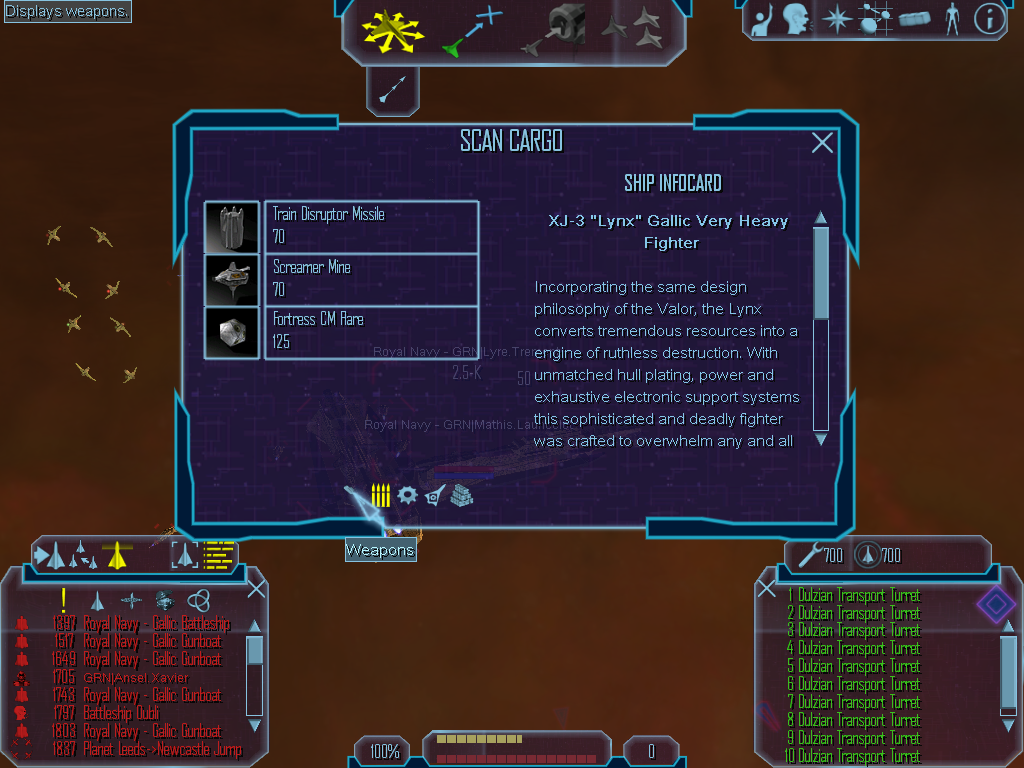Target Royal Navy Gallic Battleship in contact list

pos(156,624)
